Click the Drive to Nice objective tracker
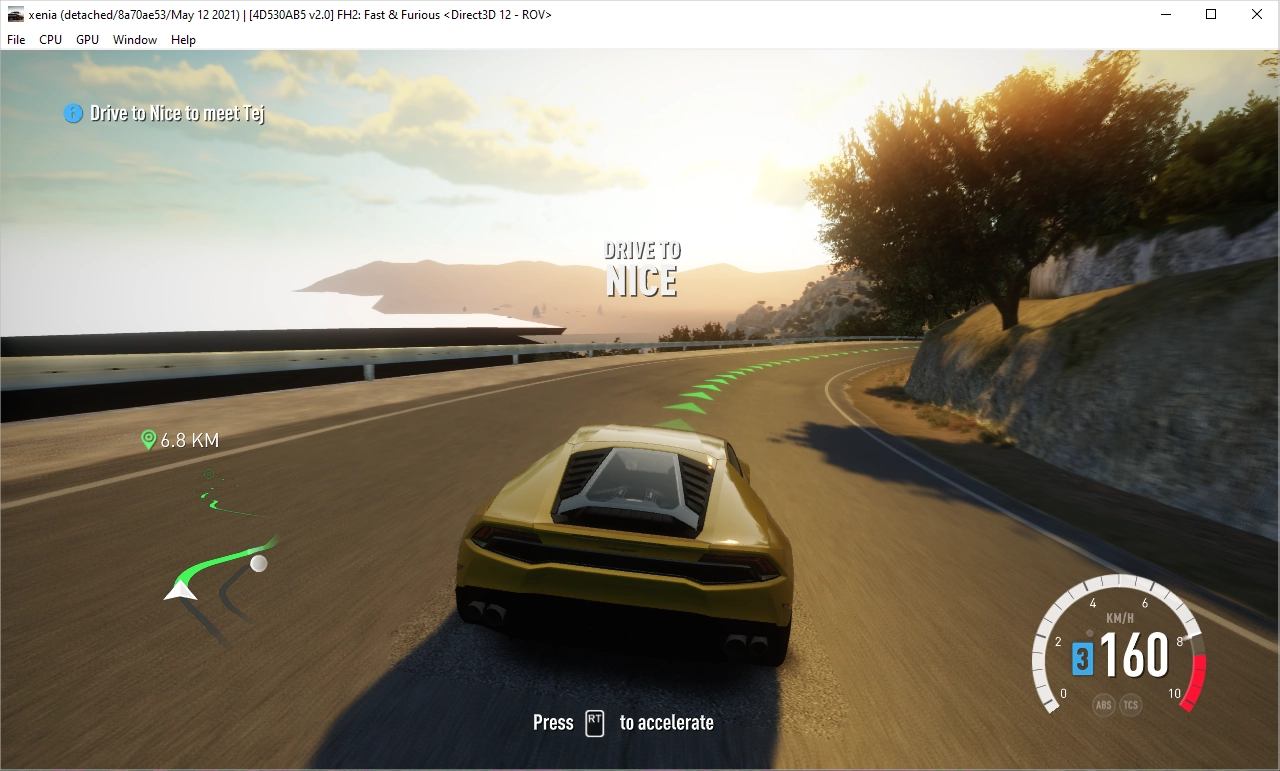The height and width of the screenshot is (771, 1280). pyautogui.click(x=166, y=114)
